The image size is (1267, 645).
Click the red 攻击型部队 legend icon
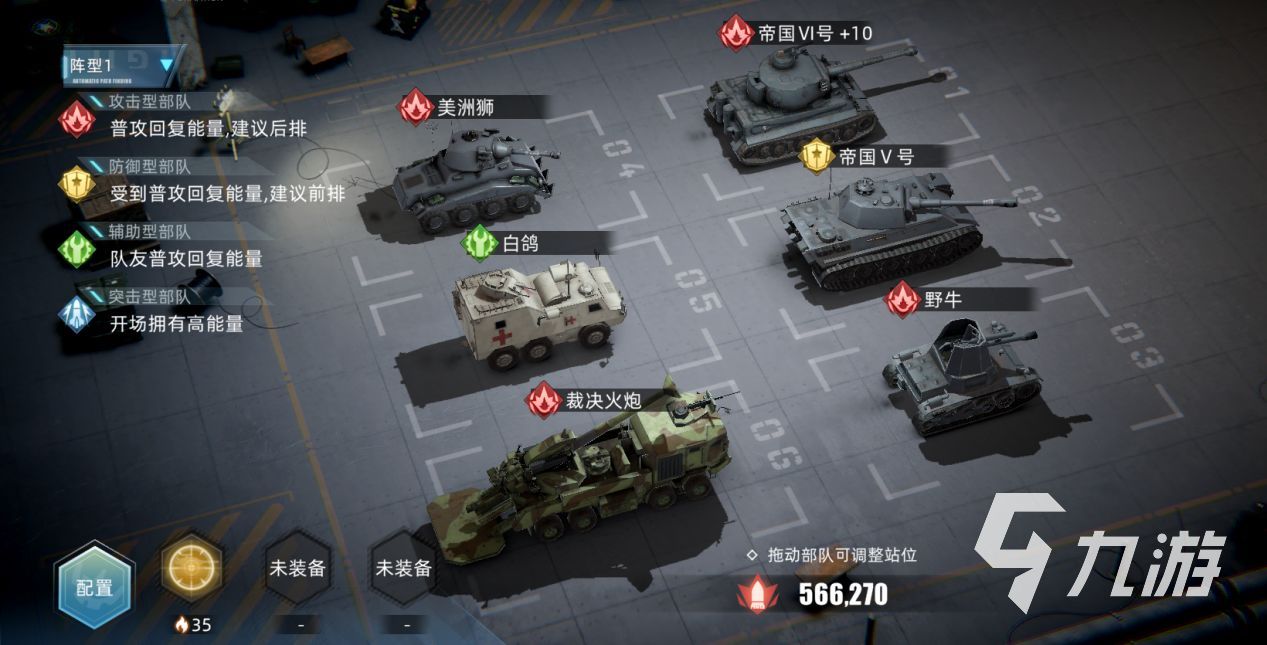click(77, 118)
